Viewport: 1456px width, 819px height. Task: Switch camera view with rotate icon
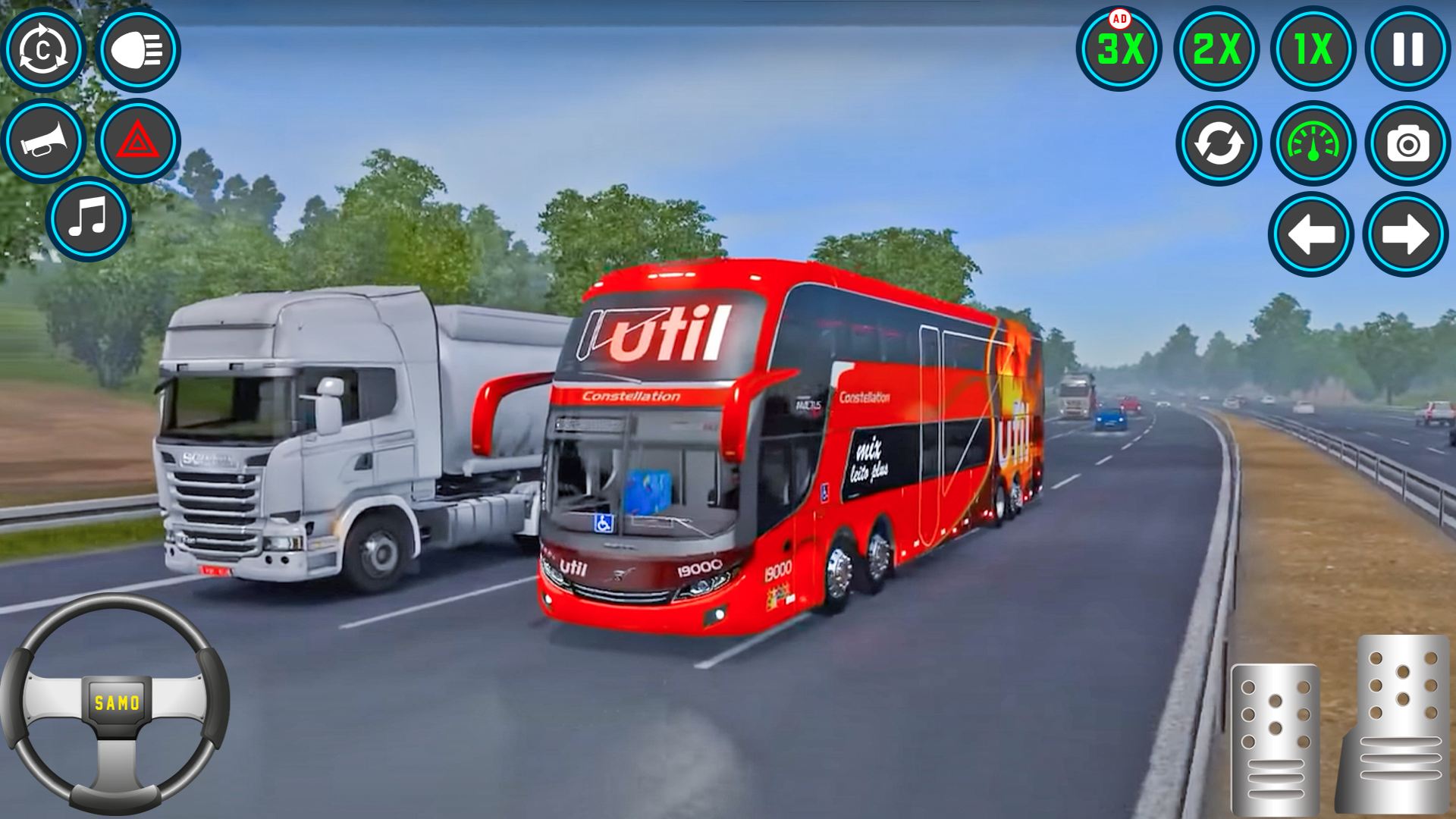click(44, 49)
